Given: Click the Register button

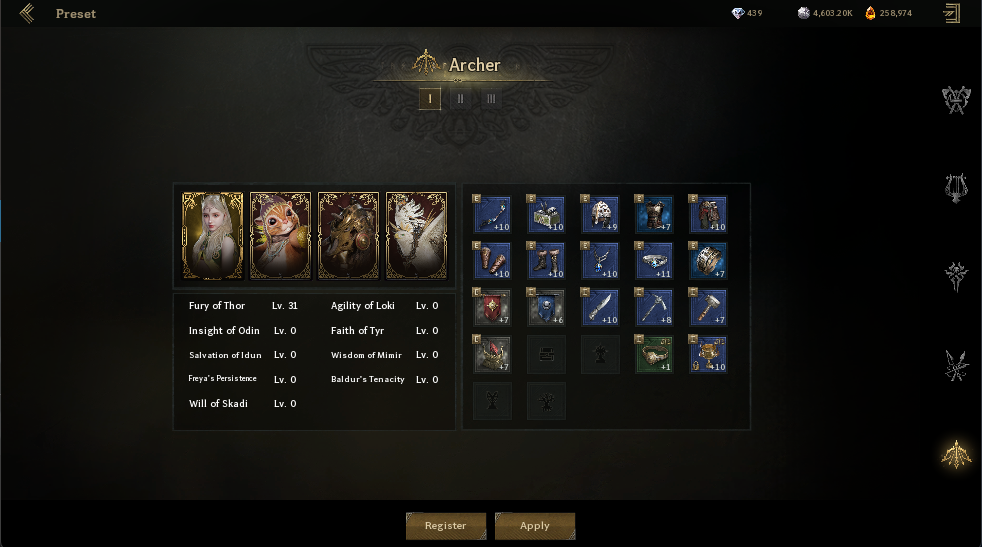Looking at the screenshot, I should tap(445, 526).
